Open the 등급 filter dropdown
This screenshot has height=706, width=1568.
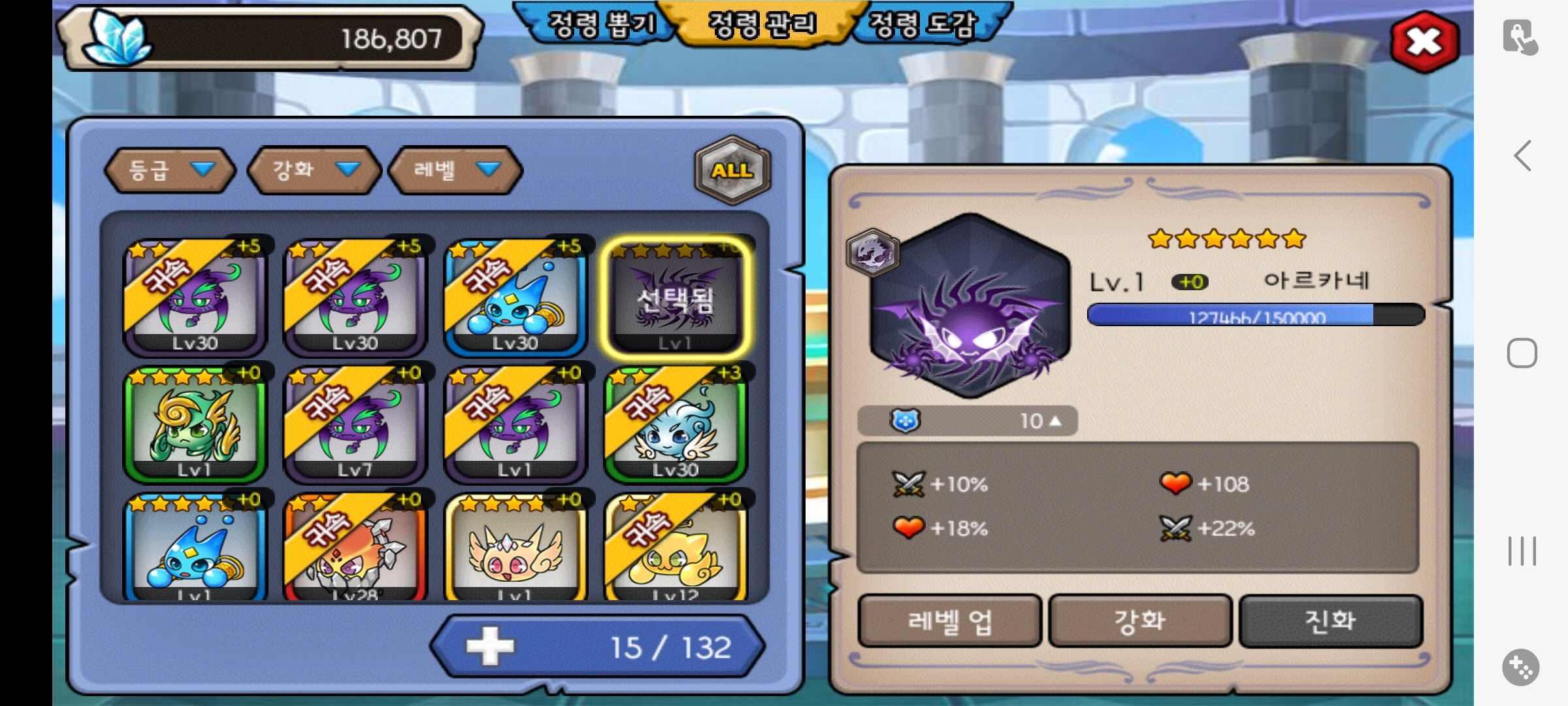[x=170, y=170]
